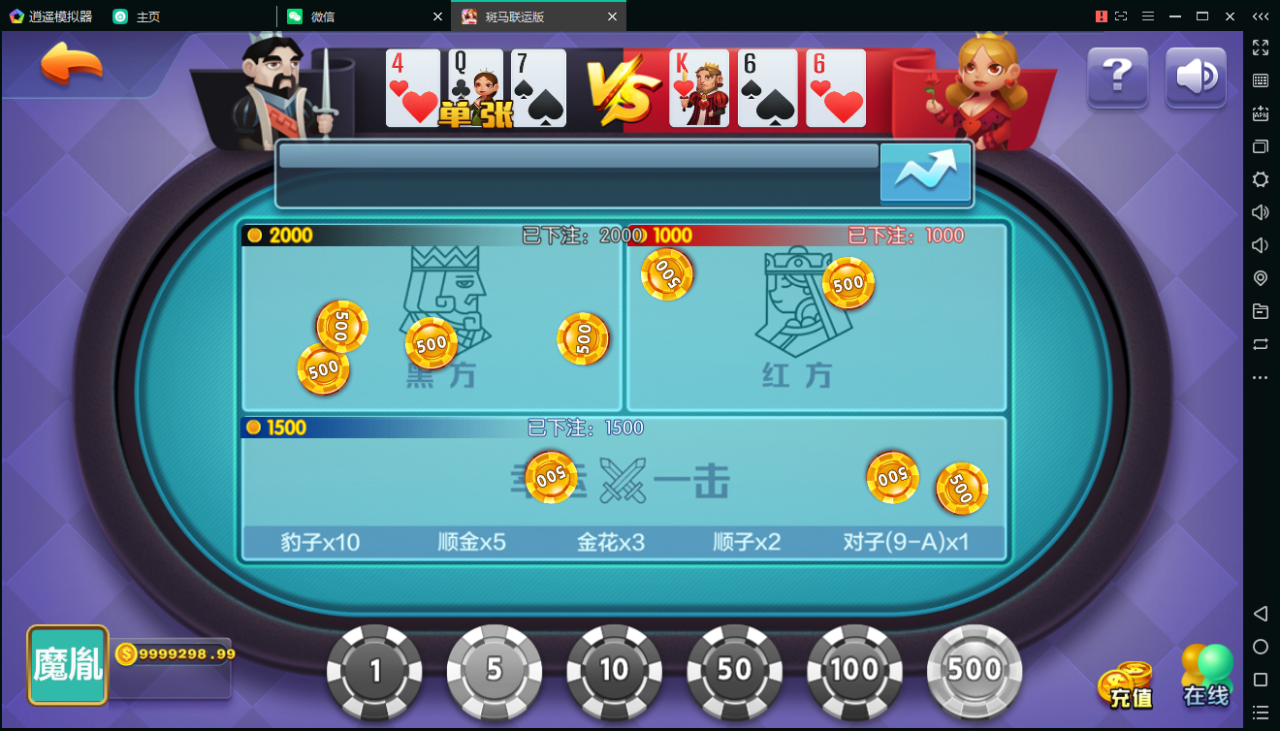Open the 魔胤 player avatar

coord(66,663)
